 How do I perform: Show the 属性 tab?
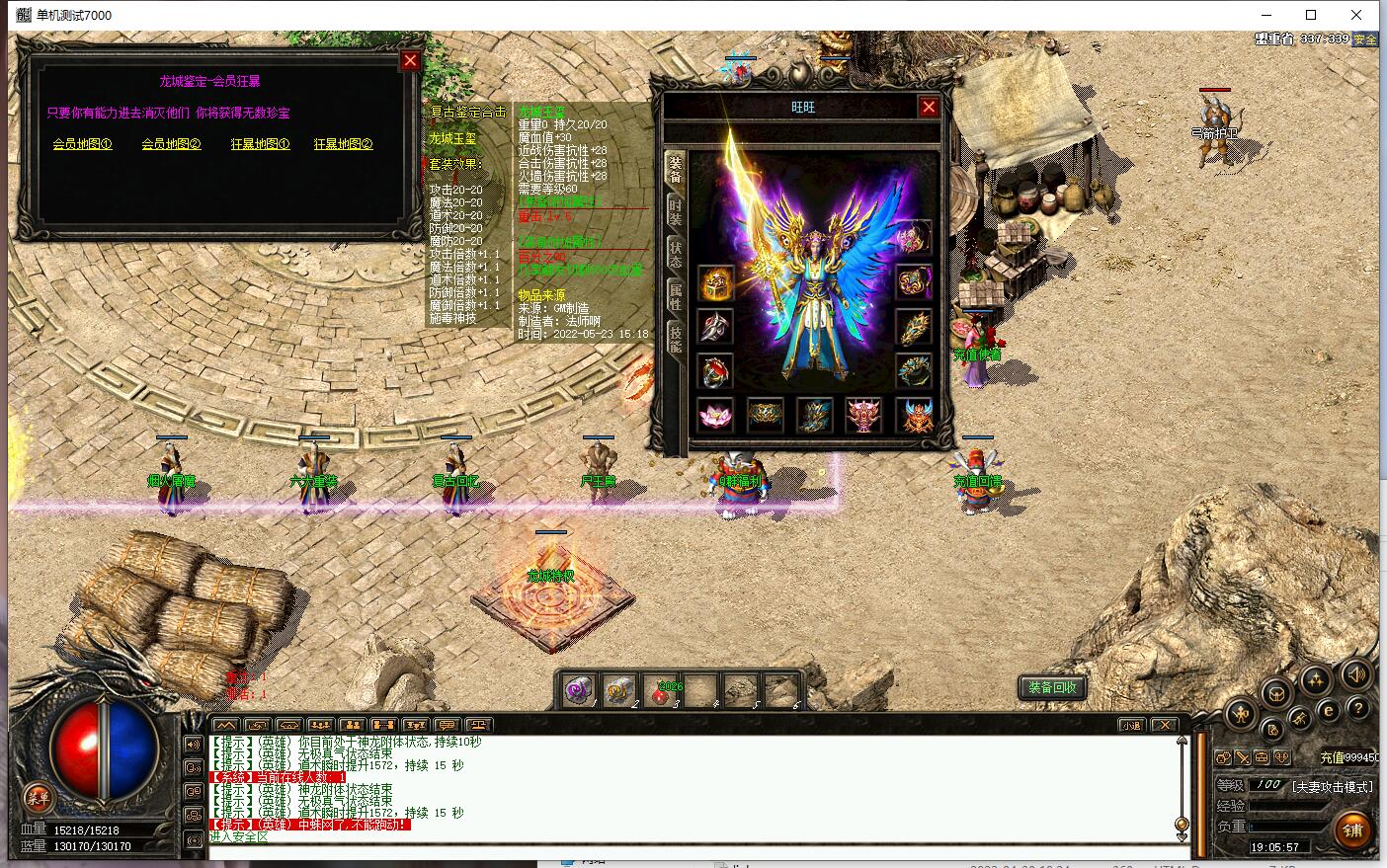[x=676, y=295]
